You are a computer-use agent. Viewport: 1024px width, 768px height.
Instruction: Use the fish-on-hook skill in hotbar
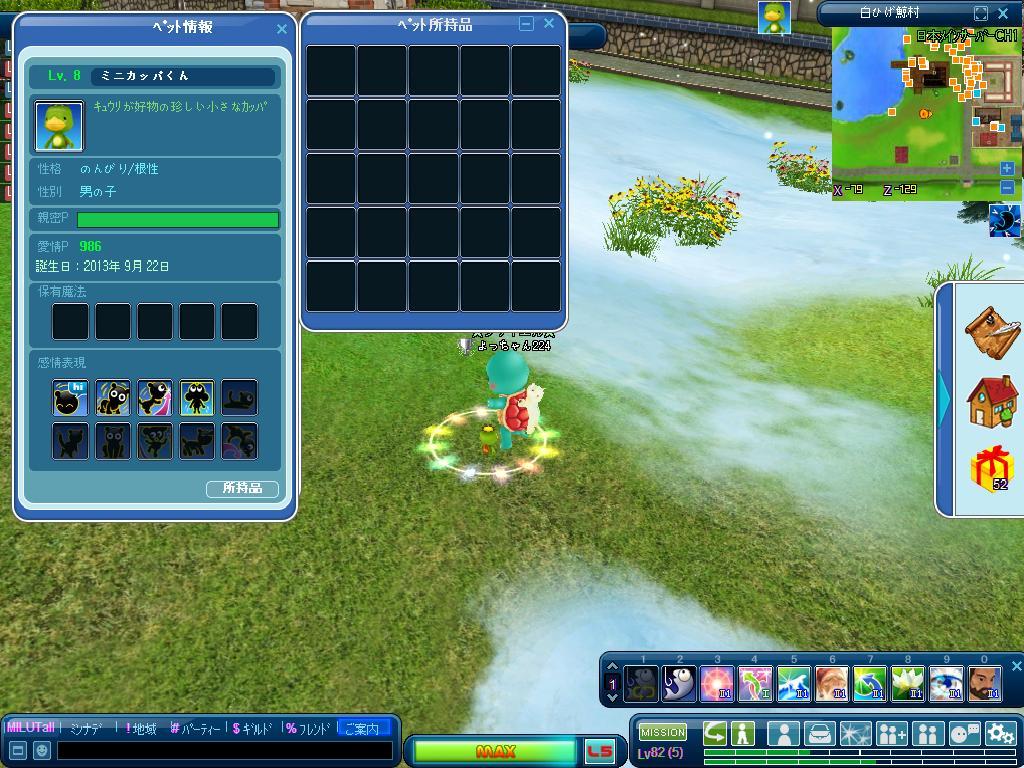click(x=679, y=684)
